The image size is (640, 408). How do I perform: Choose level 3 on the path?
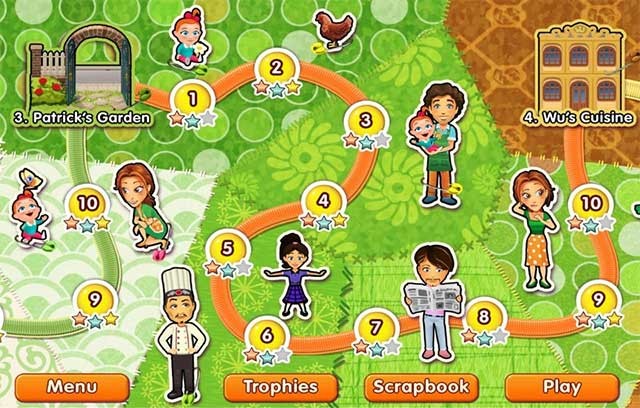click(366, 121)
